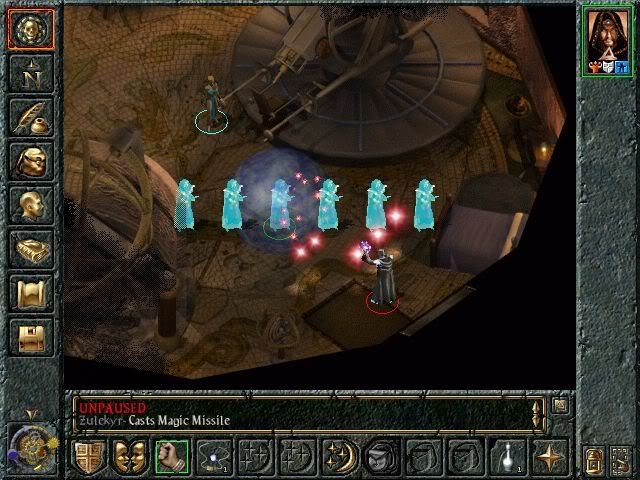This screenshot has height=480, width=640.
Task: Open the priest scroll button
Action: pos(31,292)
